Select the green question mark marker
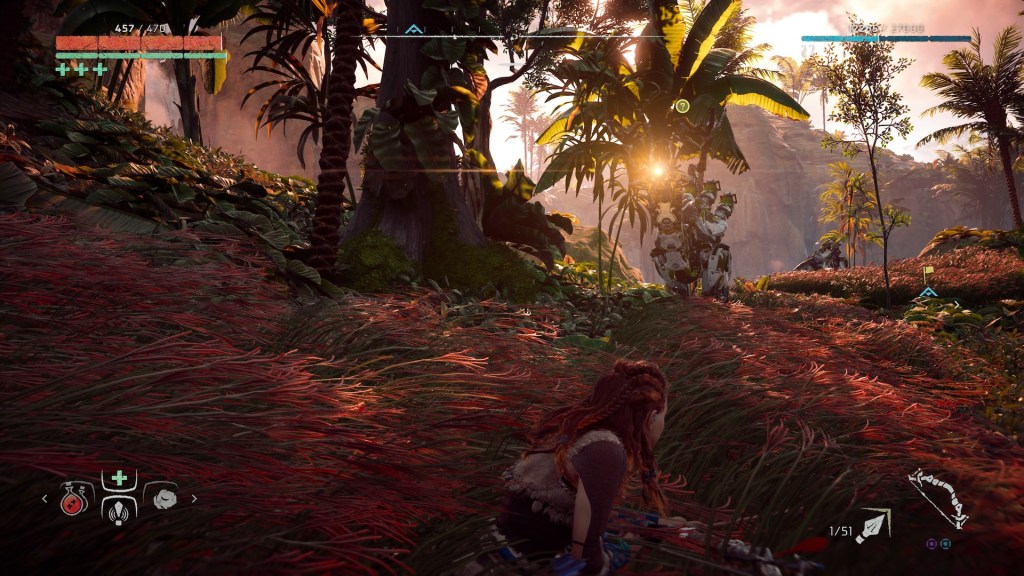 point(682,105)
